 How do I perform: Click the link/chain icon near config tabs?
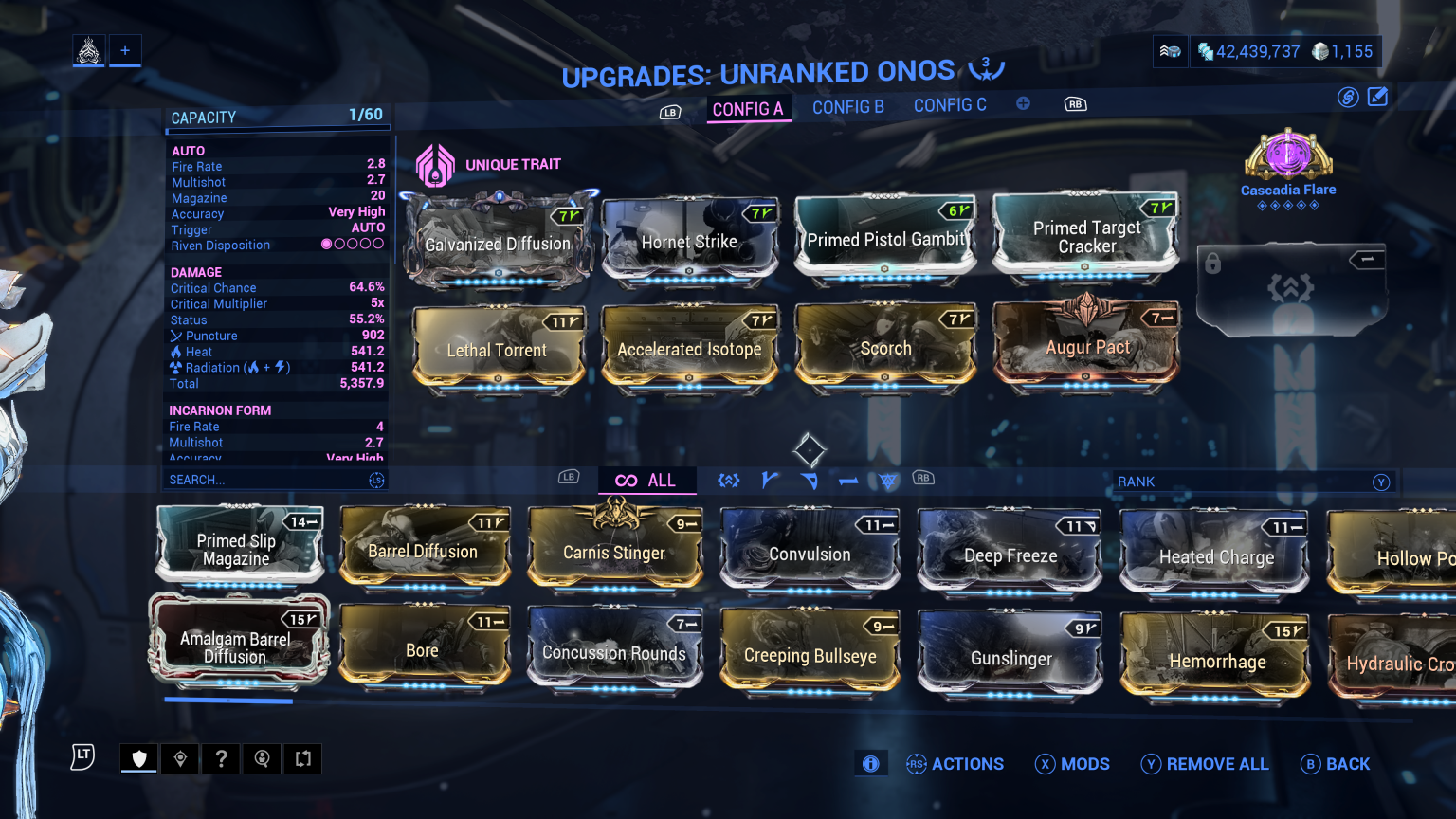[x=1348, y=97]
